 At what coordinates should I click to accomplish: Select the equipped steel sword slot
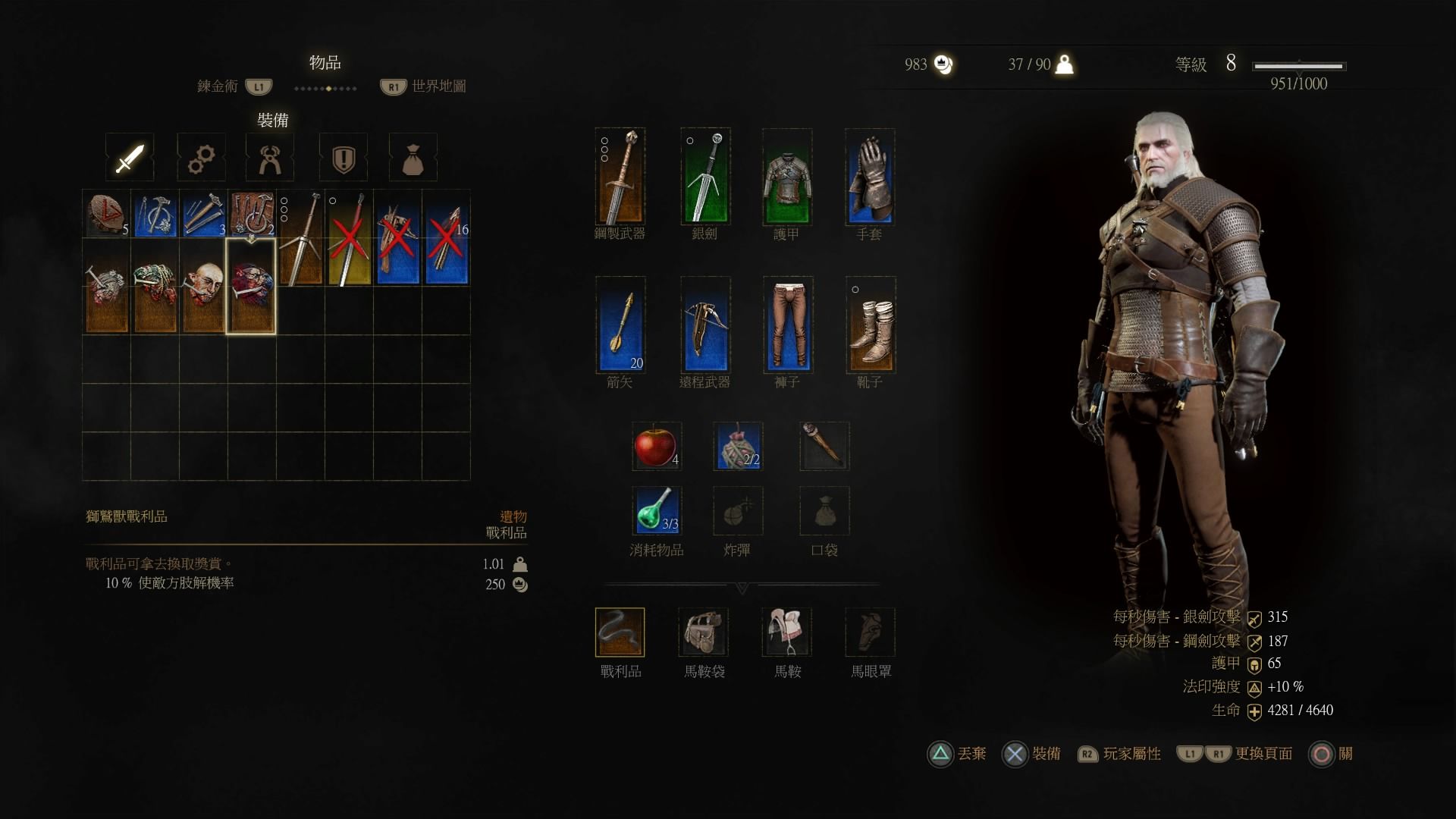620,177
